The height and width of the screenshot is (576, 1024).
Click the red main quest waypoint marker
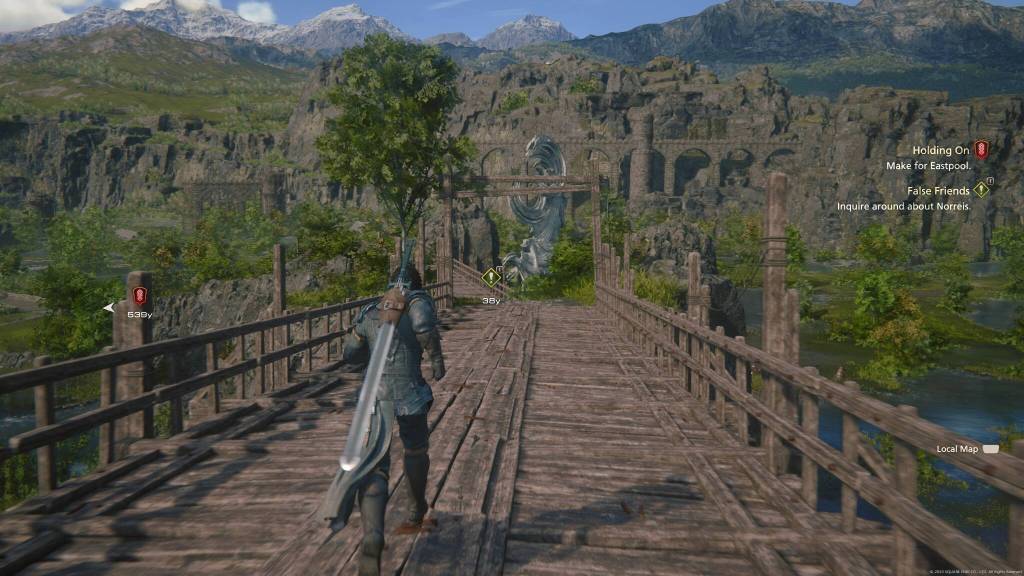pyautogui.click(x=139, y=295)
